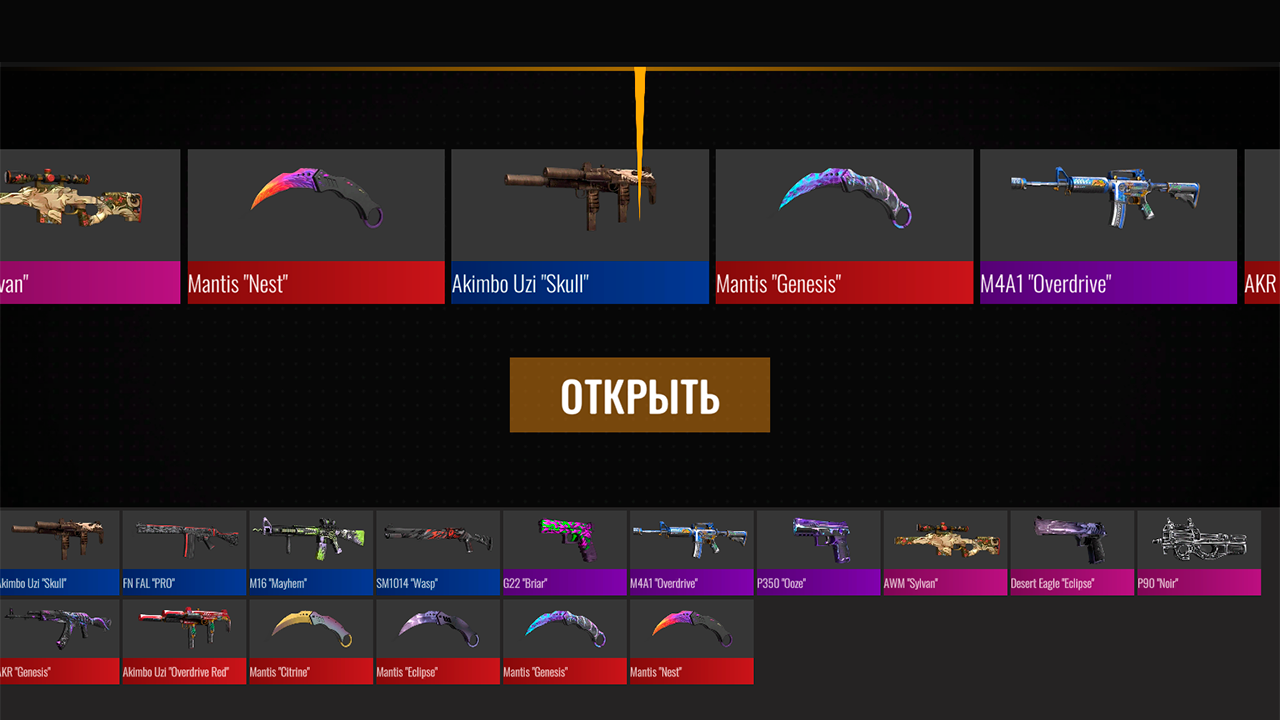The width and height of the screenshot is (1280, 720).
Task: Open the Akimbo Uzi "Overdrive Red" skin
Action: pyautogui.click(x=183, y=635)
